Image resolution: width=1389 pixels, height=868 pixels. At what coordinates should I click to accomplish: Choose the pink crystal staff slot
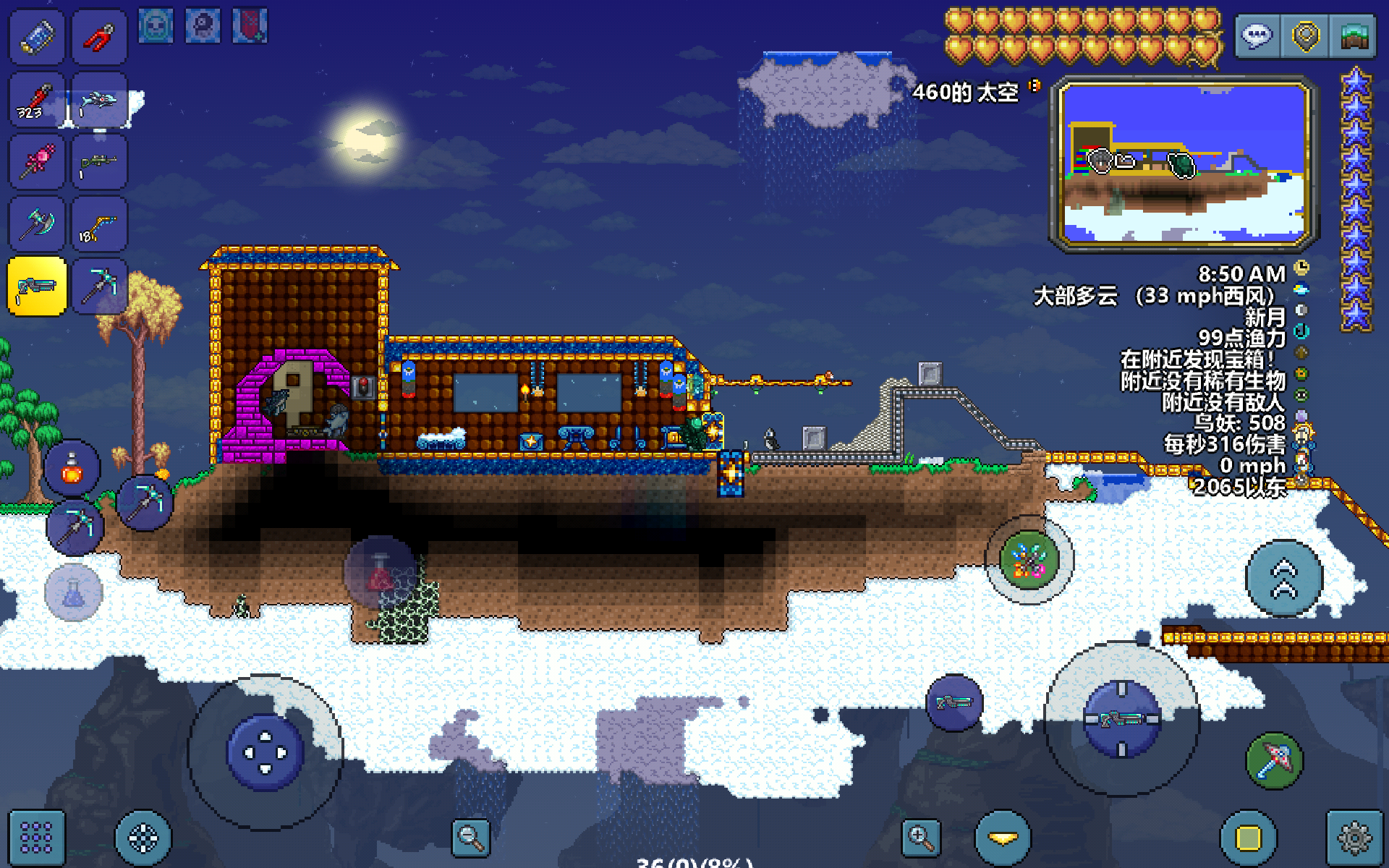point(37,162)
